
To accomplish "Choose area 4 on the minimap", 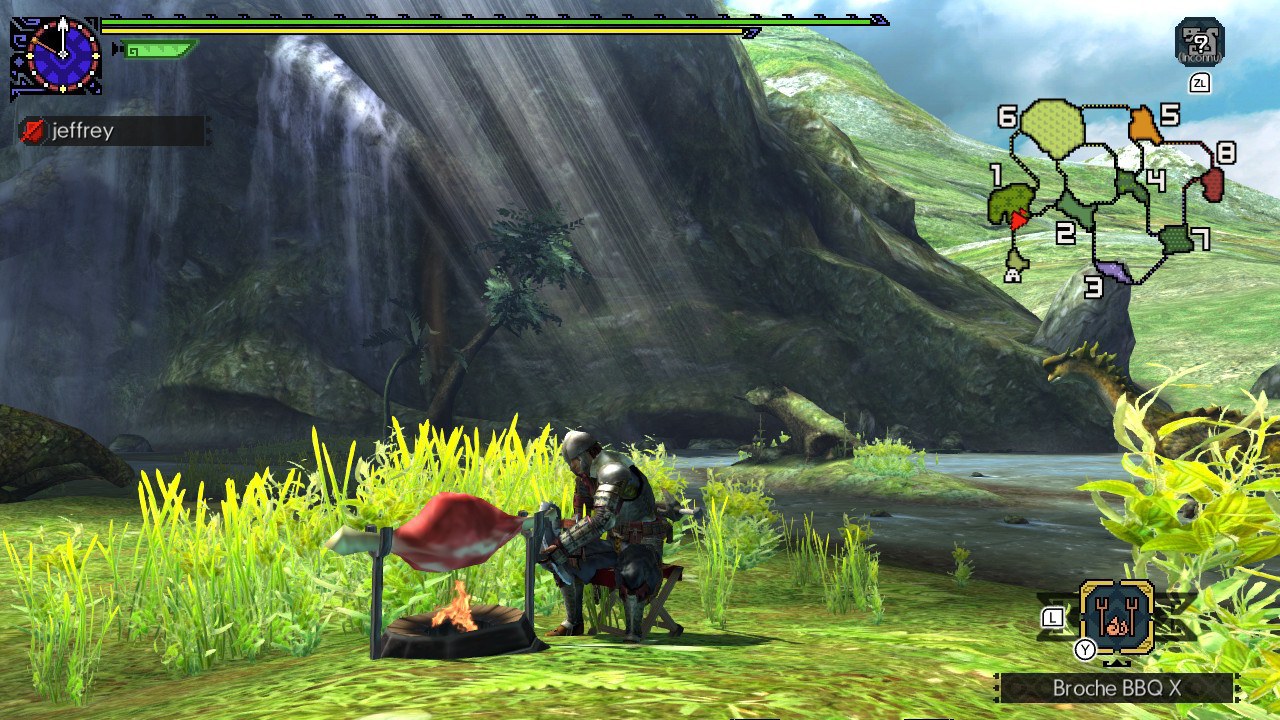I will coord(1132,185).
